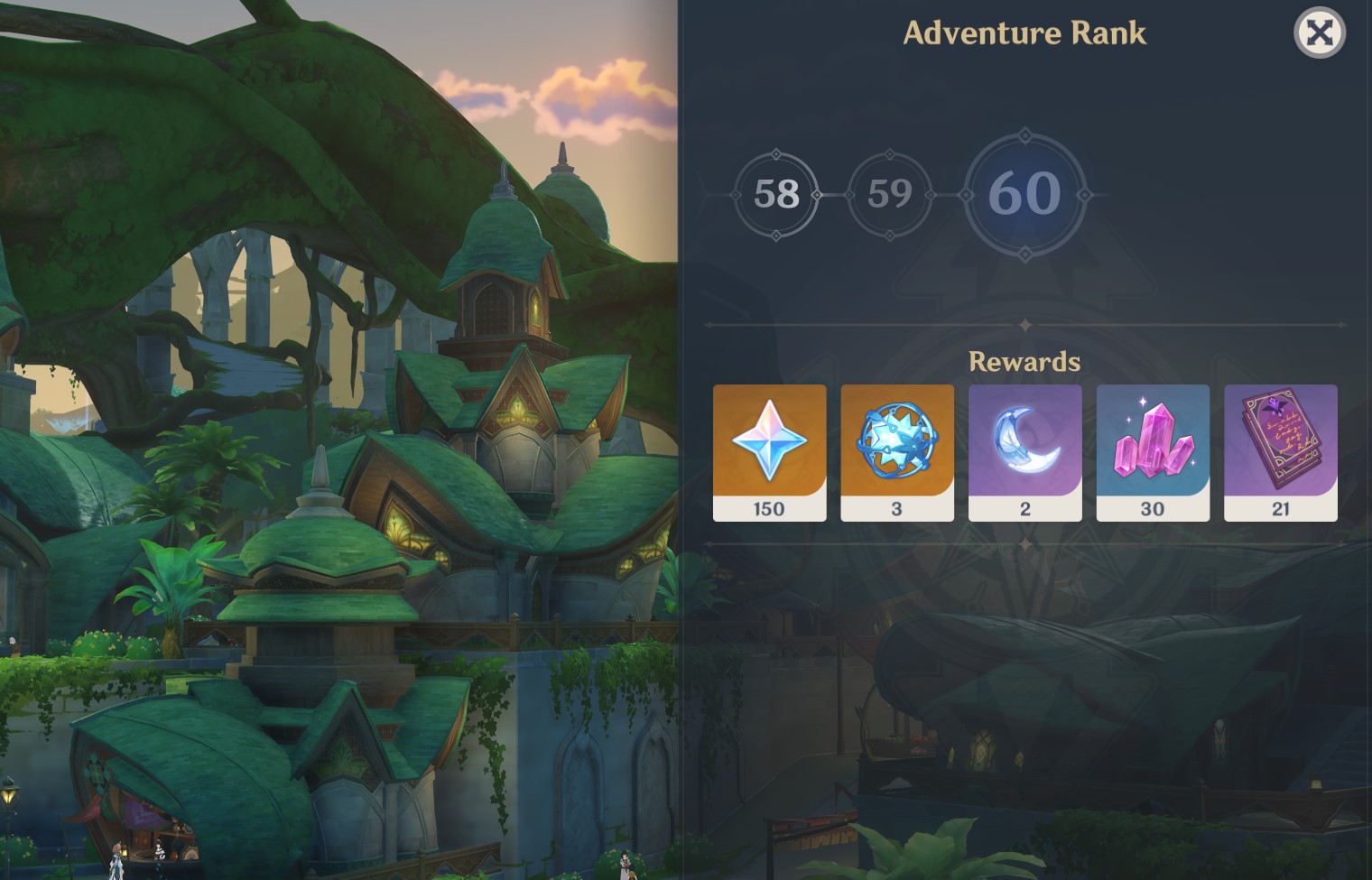The image size is (1372, 880).
Task: View the Primogem reward of 150
Action: 769,452
